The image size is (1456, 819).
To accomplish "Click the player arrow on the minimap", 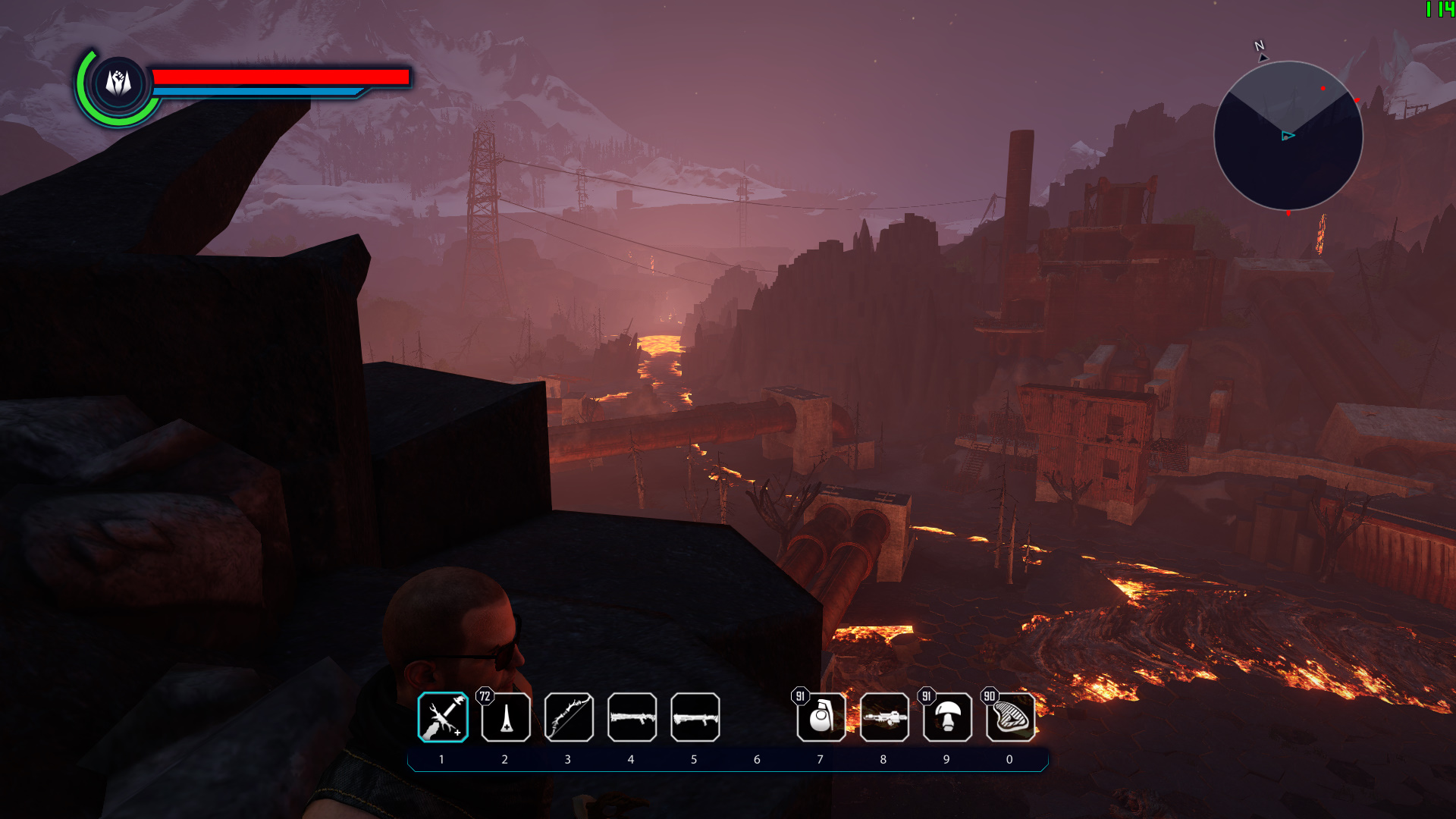I will click(1287, 136).
